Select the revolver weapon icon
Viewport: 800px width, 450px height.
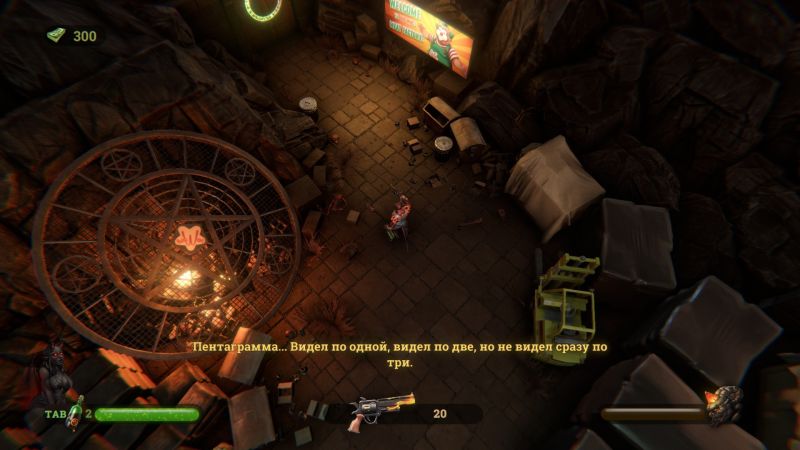click(x=379, y=412)
